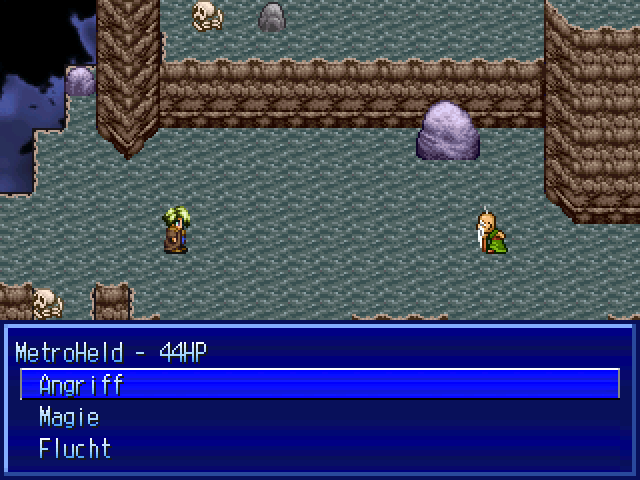Screen dimensions: 640x480
Task: Choose Magie from the battle menu
Action: 69,417
